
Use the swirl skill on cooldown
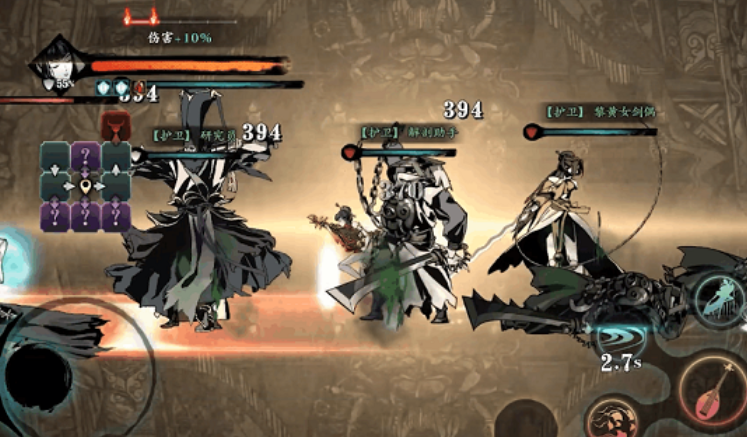point(620,337)
